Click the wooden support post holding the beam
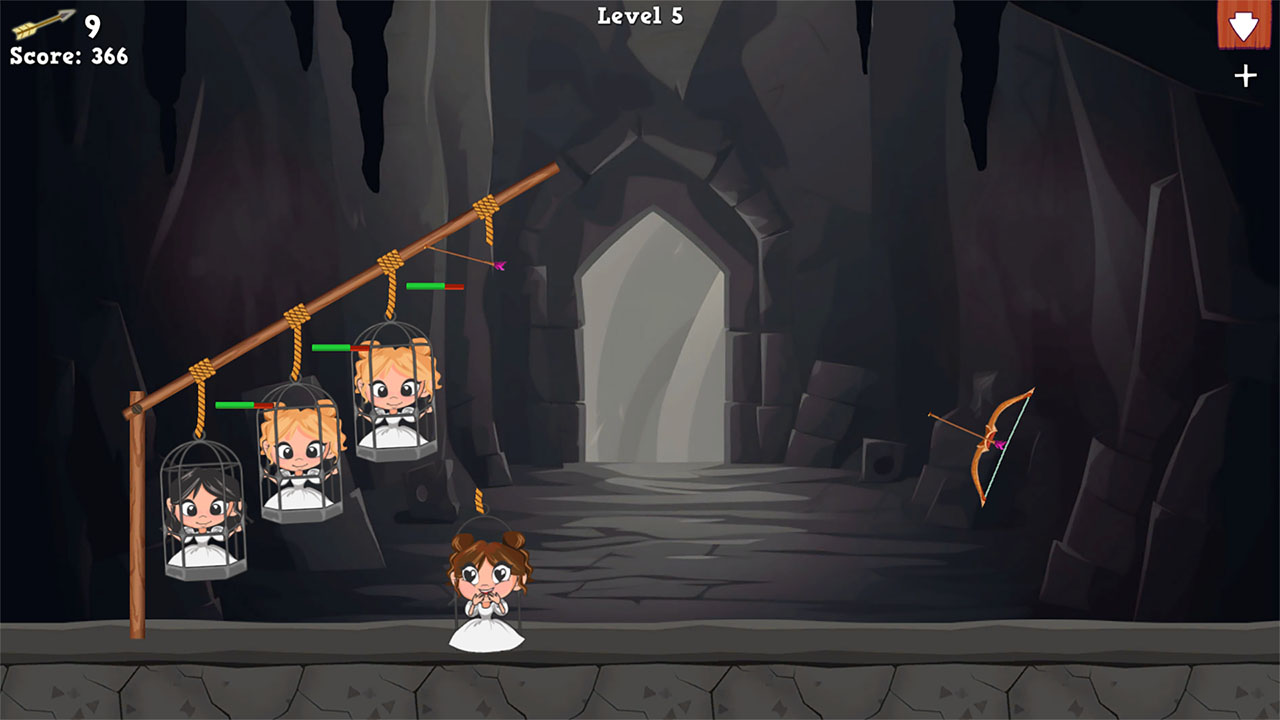Screen dimensions: 1280x720 coord(138,520)
